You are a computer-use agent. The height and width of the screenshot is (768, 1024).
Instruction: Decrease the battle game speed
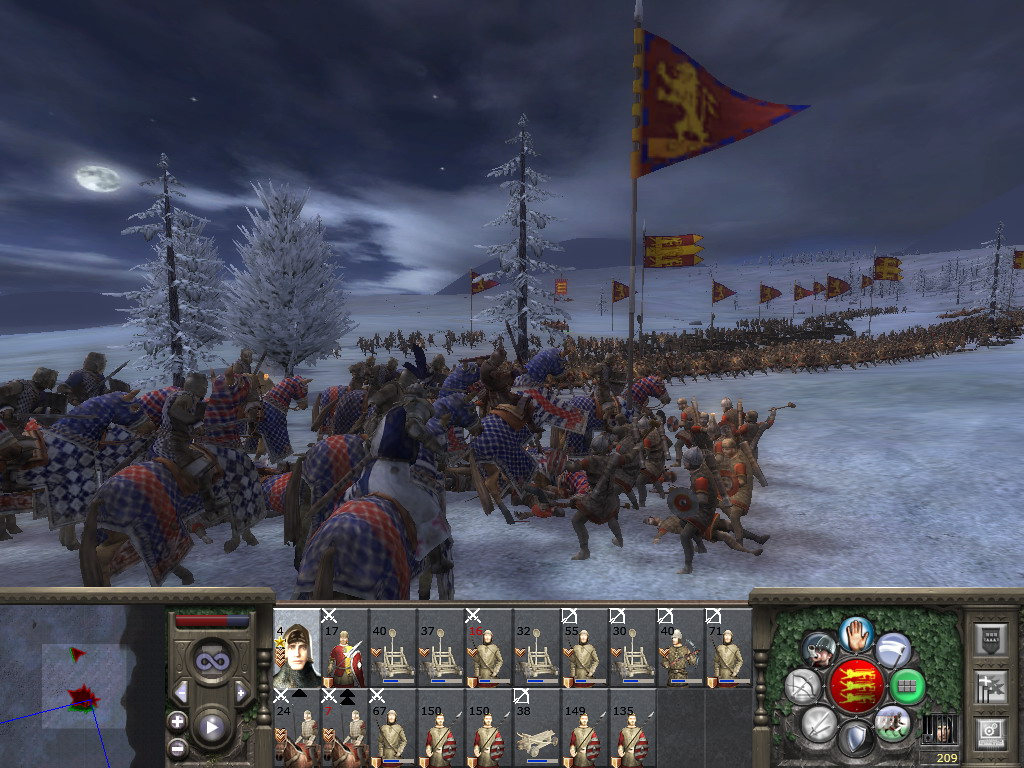tap(181, 692)
